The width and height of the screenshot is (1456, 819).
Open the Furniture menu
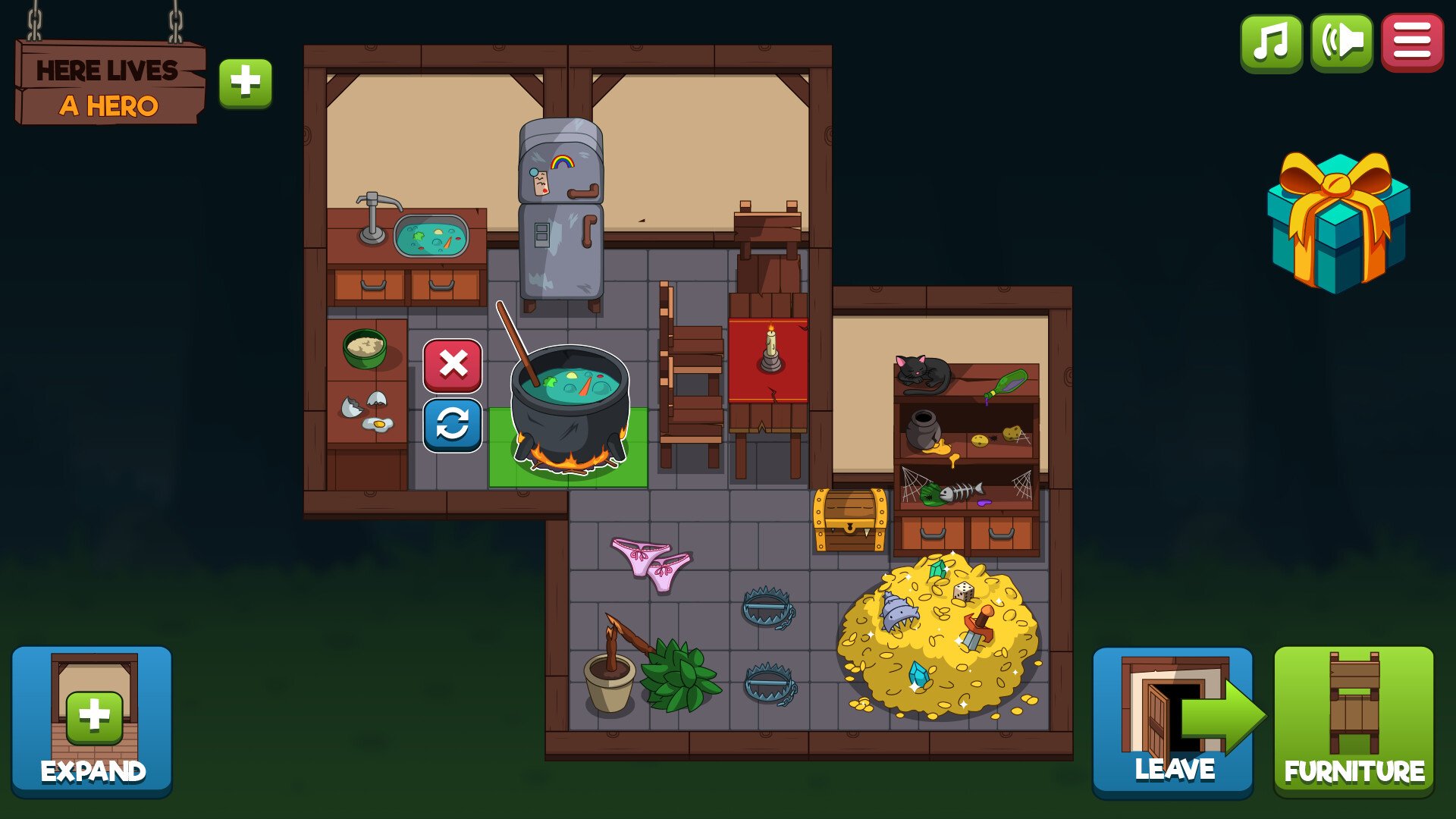pyautogui.click(x=1354, y=721)
